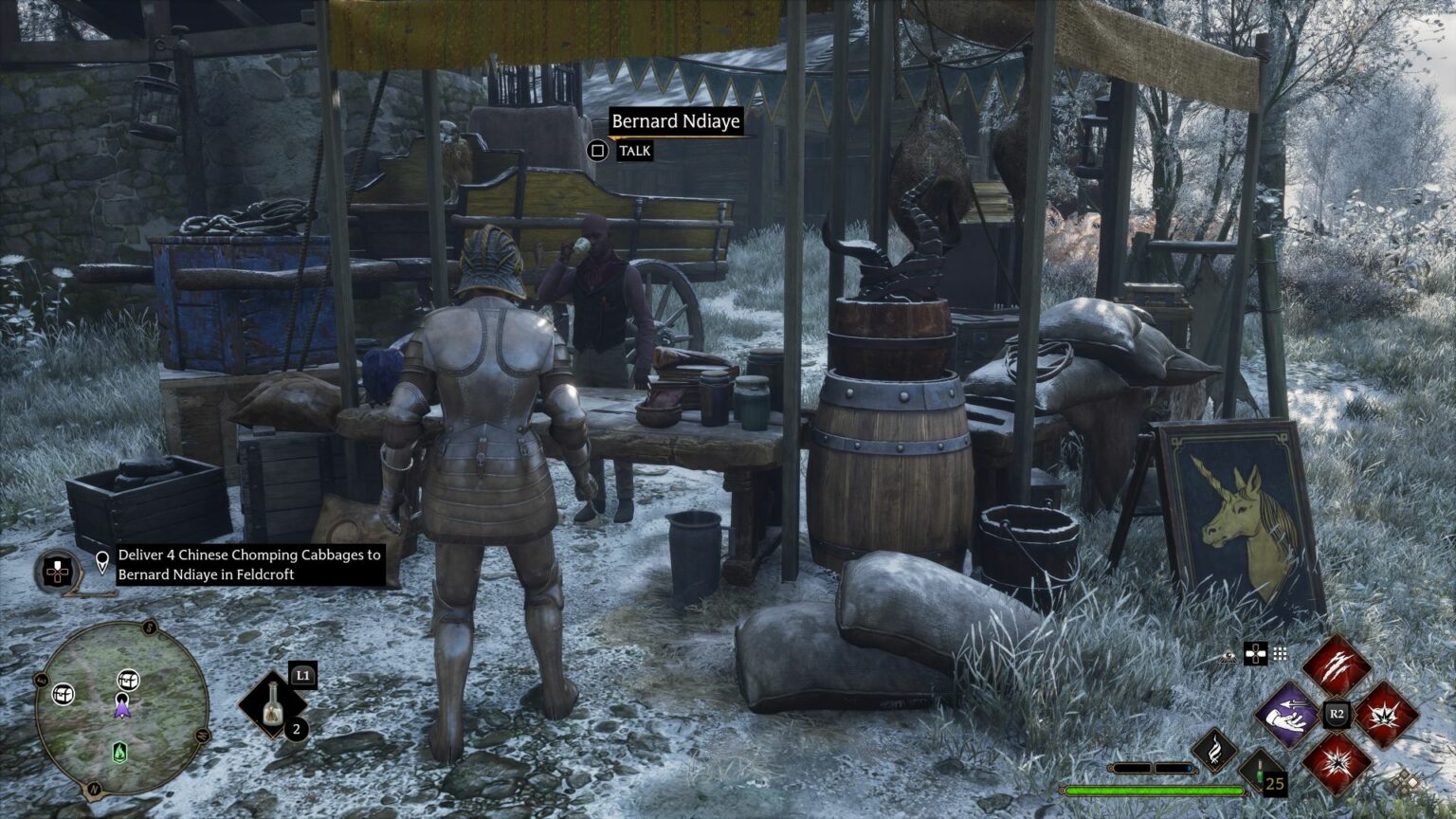This screenshot has height=819, width=1456.
Task: Cast the red claw-slash Diffindo spell
Action: (1336, 666)
